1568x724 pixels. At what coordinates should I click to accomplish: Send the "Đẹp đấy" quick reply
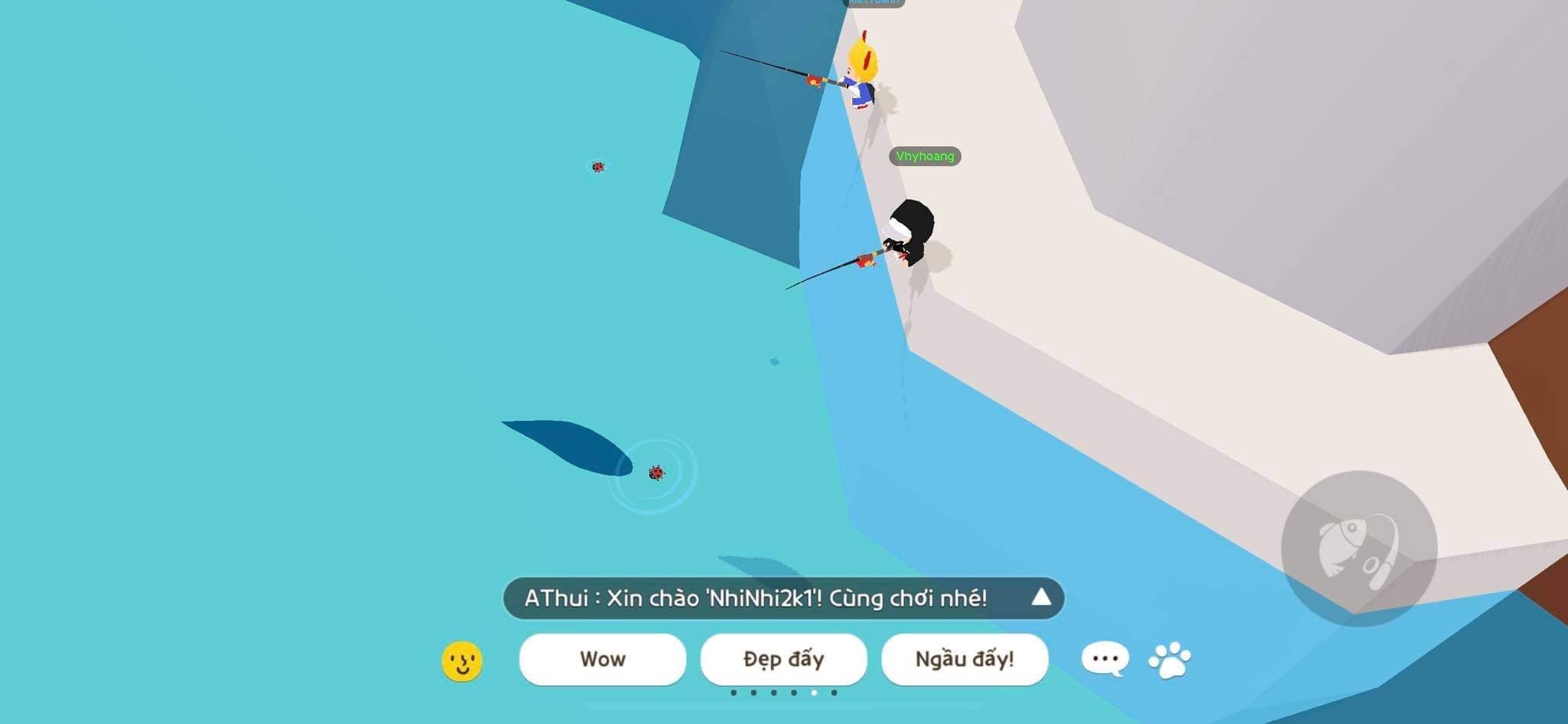pos(783,659)
